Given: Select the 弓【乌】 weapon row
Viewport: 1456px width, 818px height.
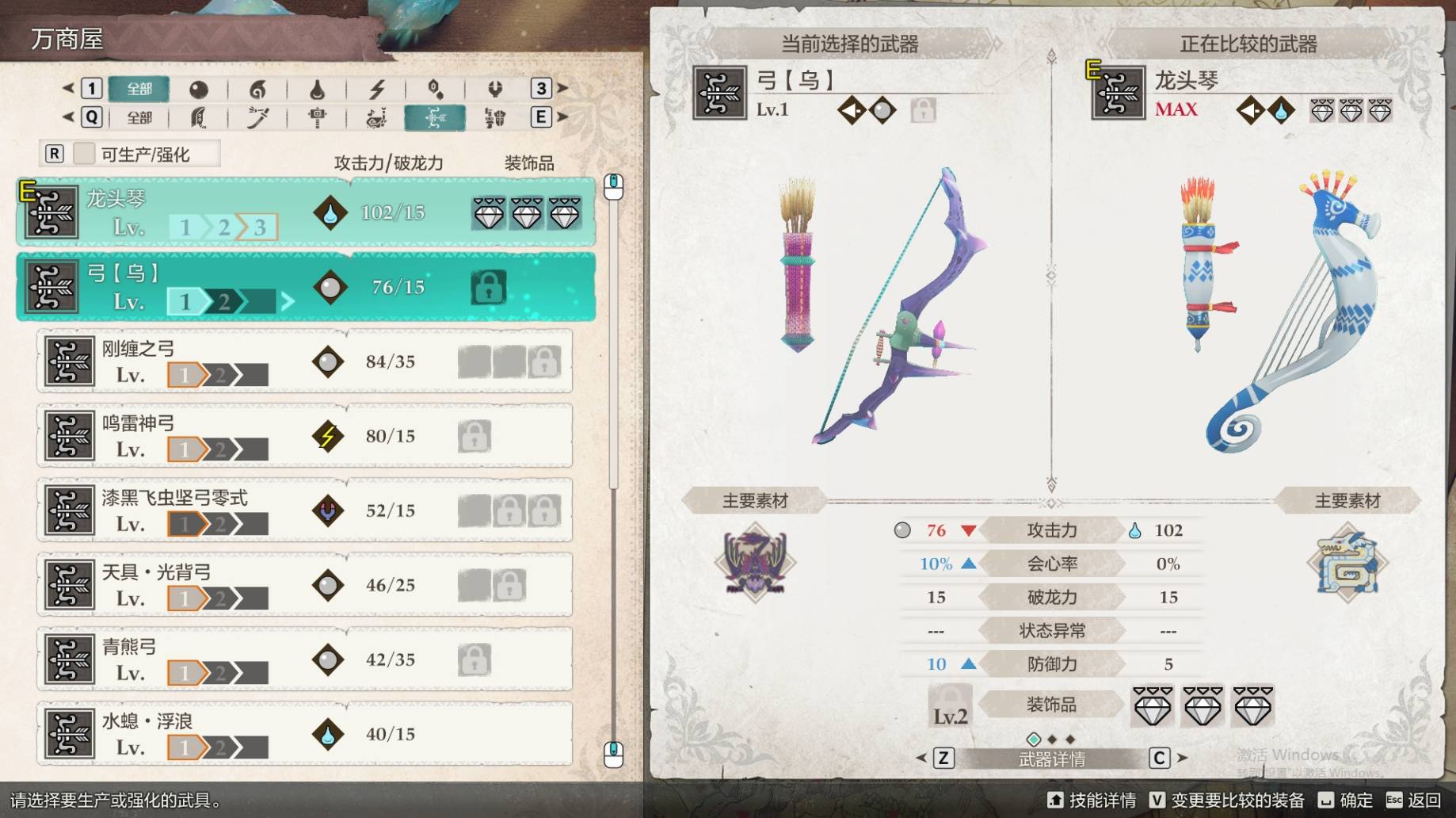Looking at the screenshot, I should pos(305,287).
